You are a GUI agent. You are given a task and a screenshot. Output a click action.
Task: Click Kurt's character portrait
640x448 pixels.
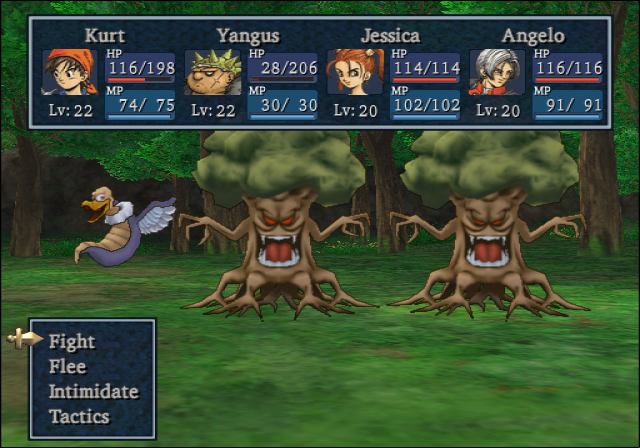pos(71,71)
